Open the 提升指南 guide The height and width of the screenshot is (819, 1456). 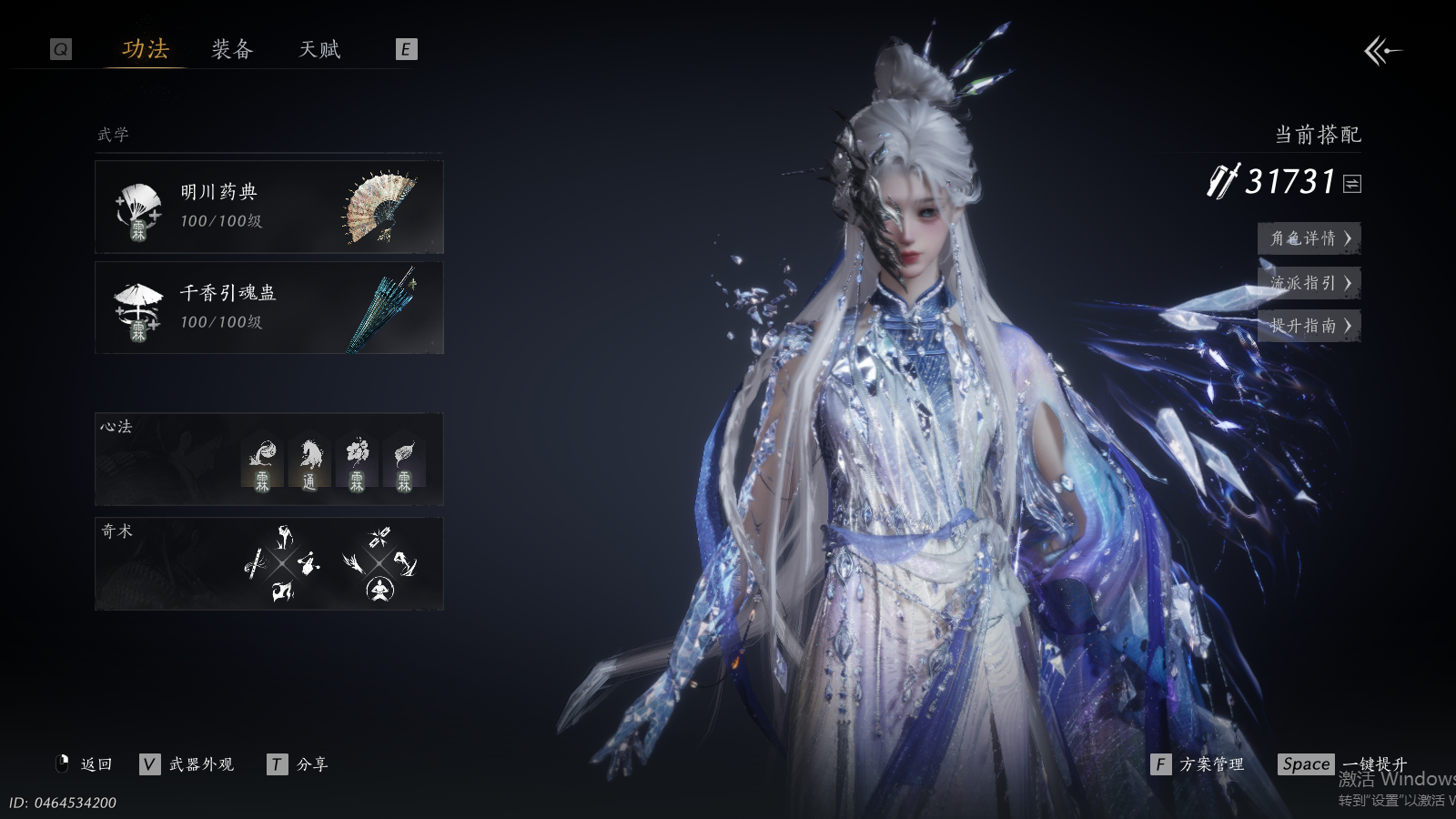(x=1309, y=326)
